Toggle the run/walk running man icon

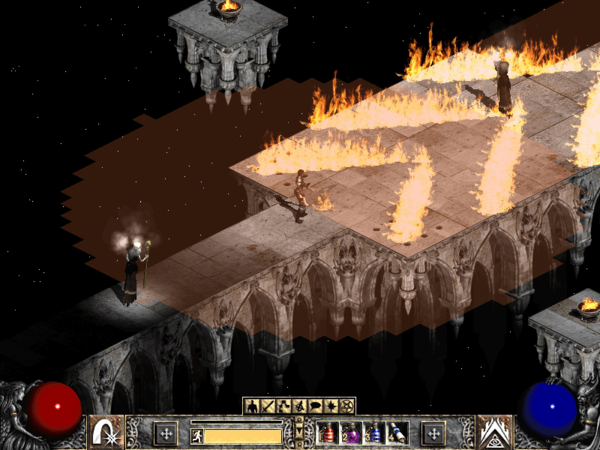pyautogui.click(x=197, y=435)
